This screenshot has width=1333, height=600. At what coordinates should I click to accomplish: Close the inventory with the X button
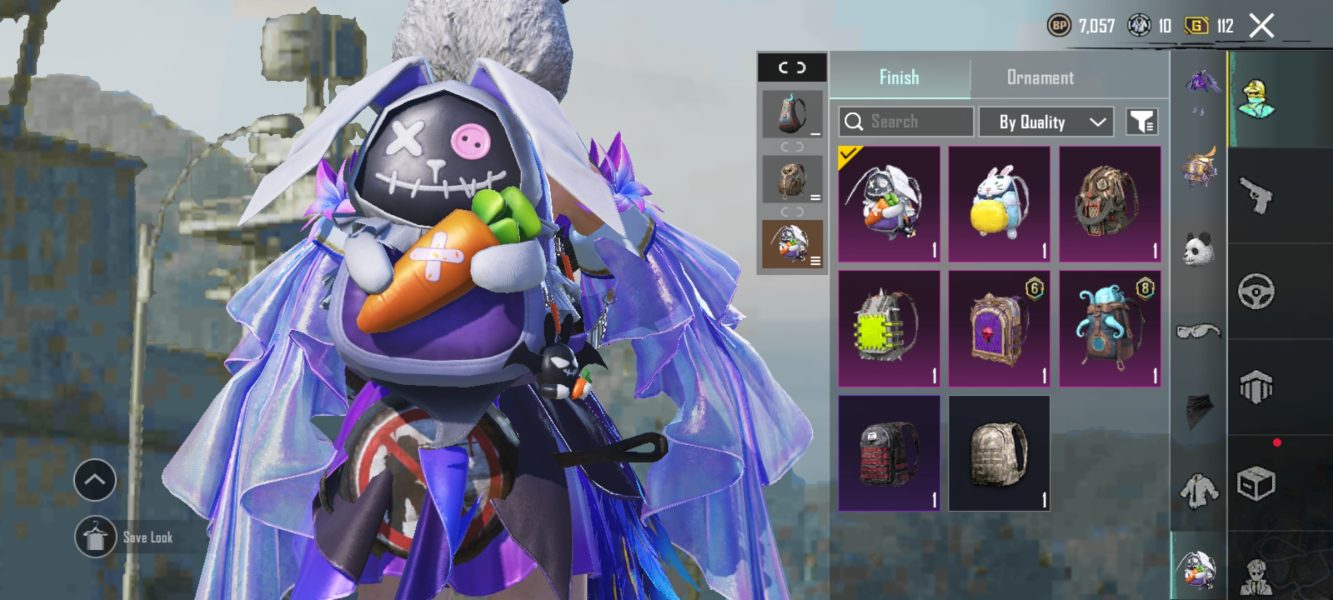click(1262, 26)
